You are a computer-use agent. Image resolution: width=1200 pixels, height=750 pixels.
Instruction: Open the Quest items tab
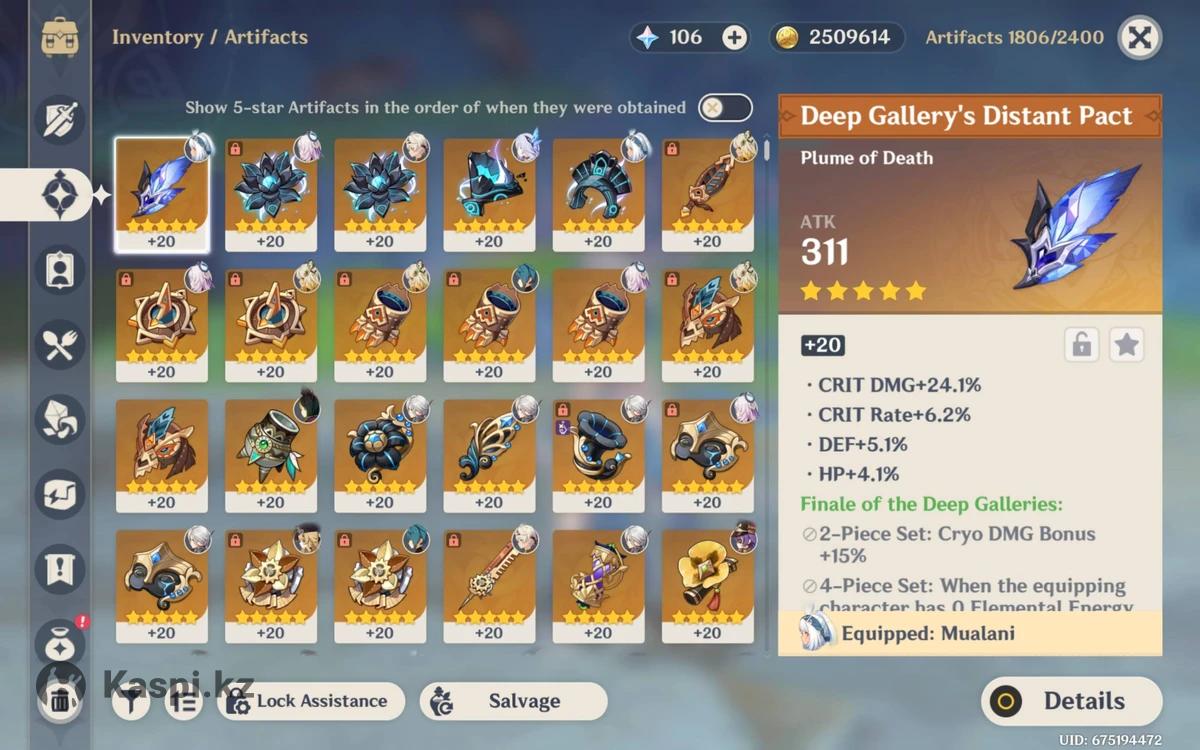click(x=60, y=568)
